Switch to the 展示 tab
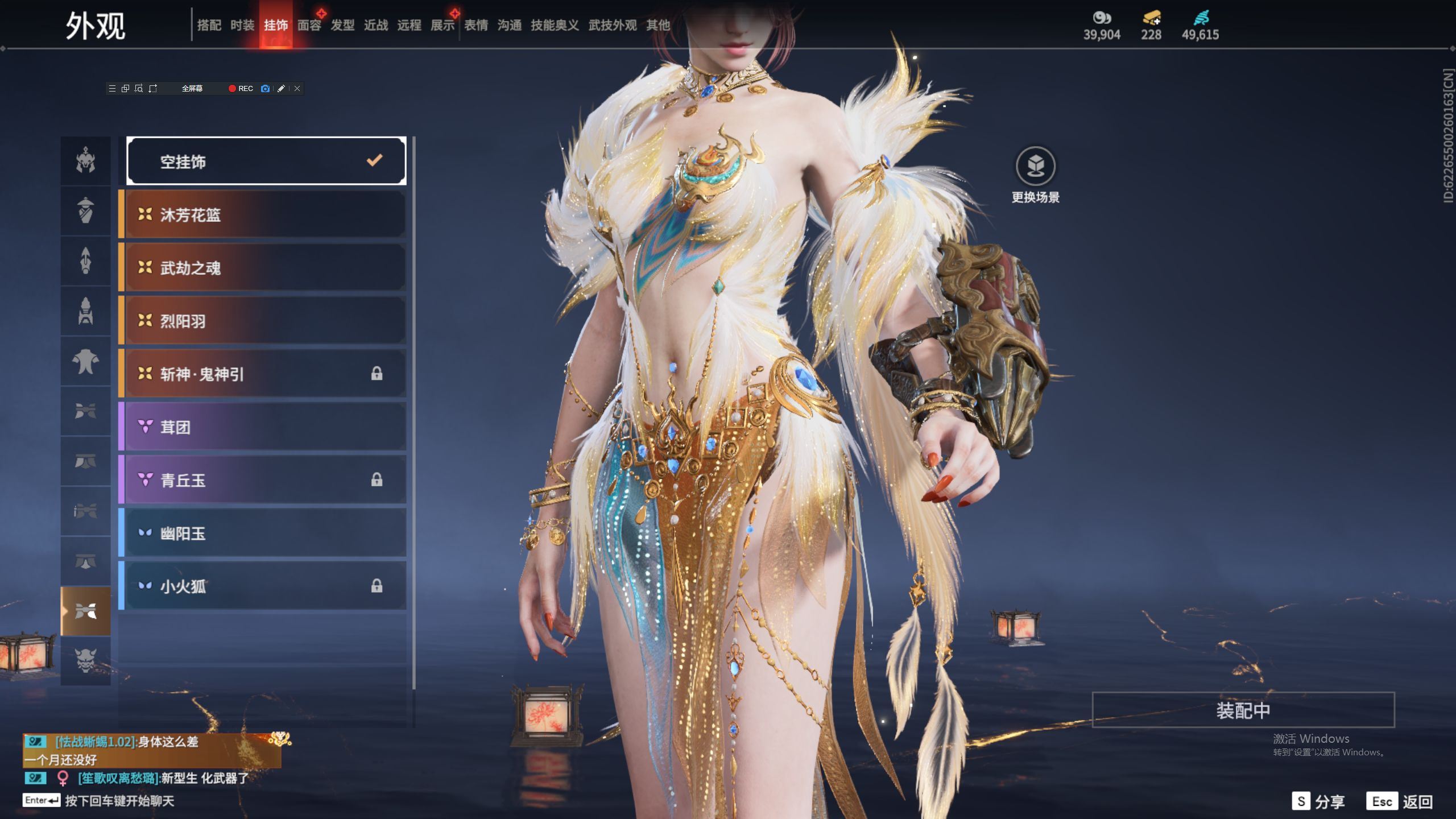1456x819 pixels. [442, 25]
